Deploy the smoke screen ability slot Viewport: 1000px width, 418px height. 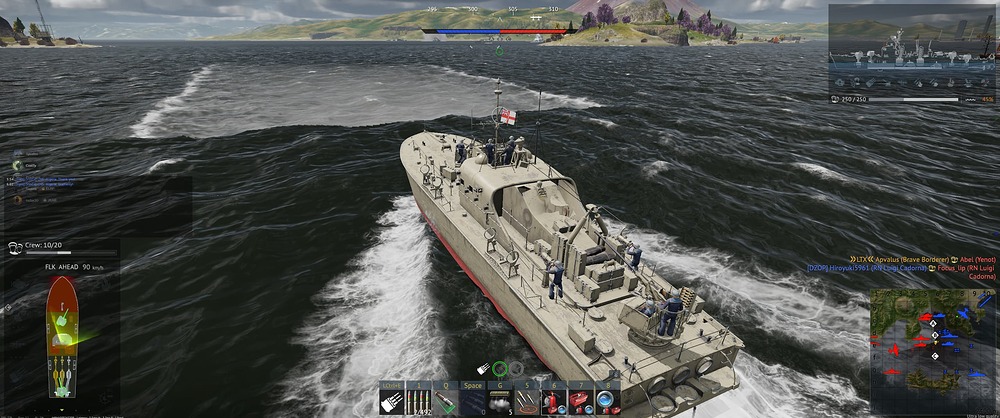499,400
